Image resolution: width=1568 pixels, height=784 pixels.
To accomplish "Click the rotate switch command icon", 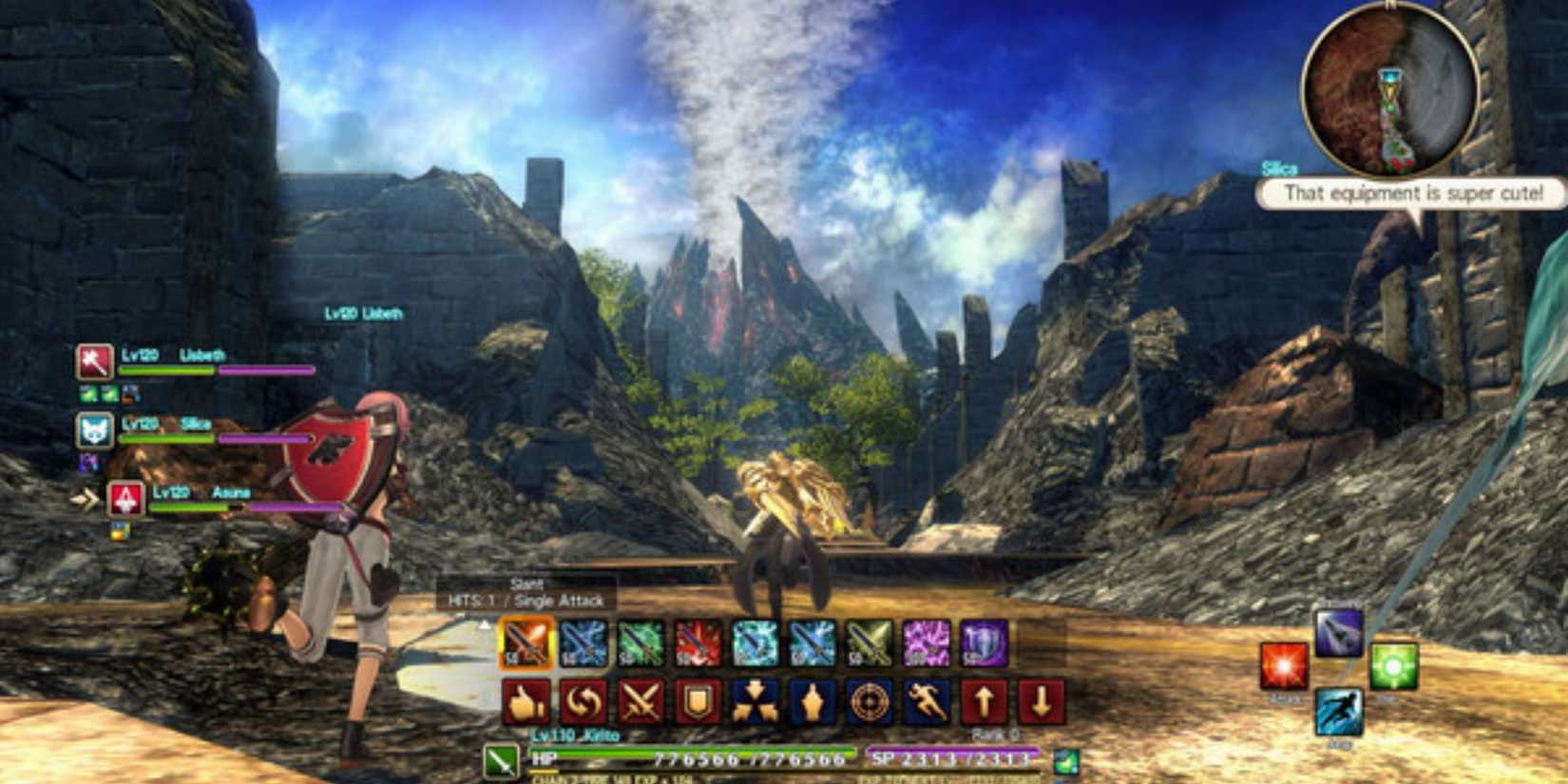I will (583, 703).
